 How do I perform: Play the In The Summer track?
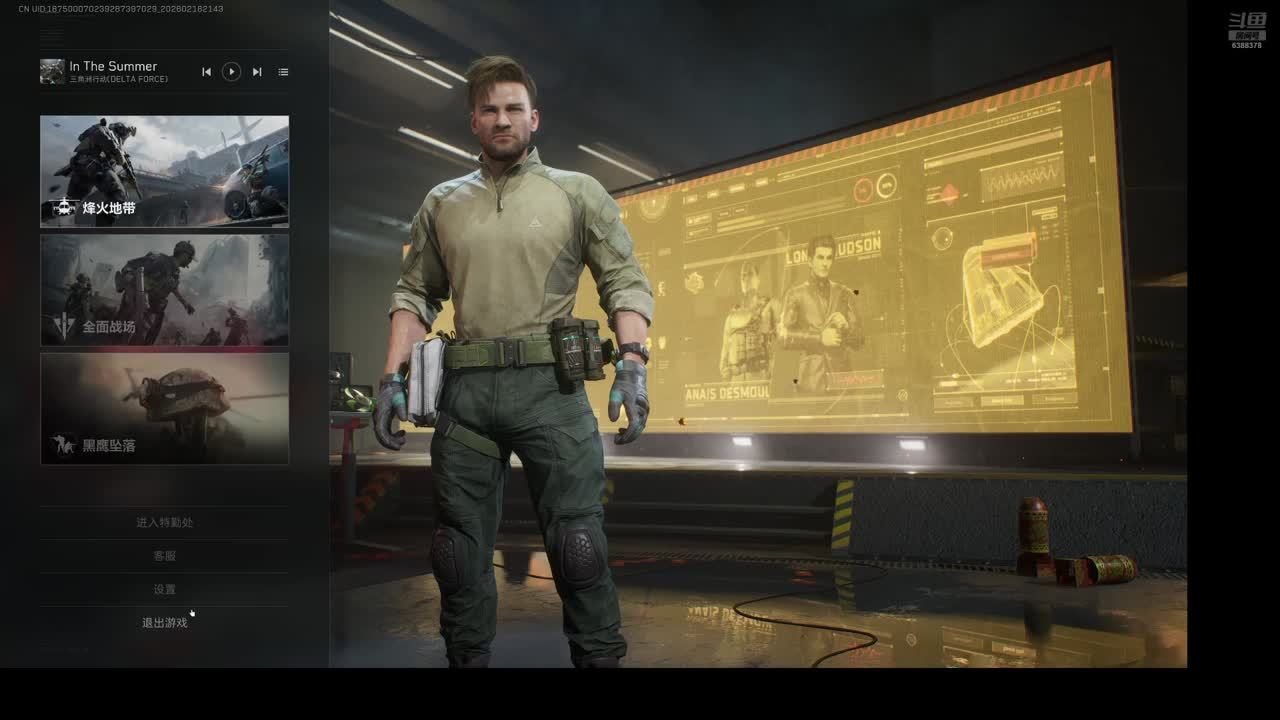pyautogui.click(x=231, y=72)
